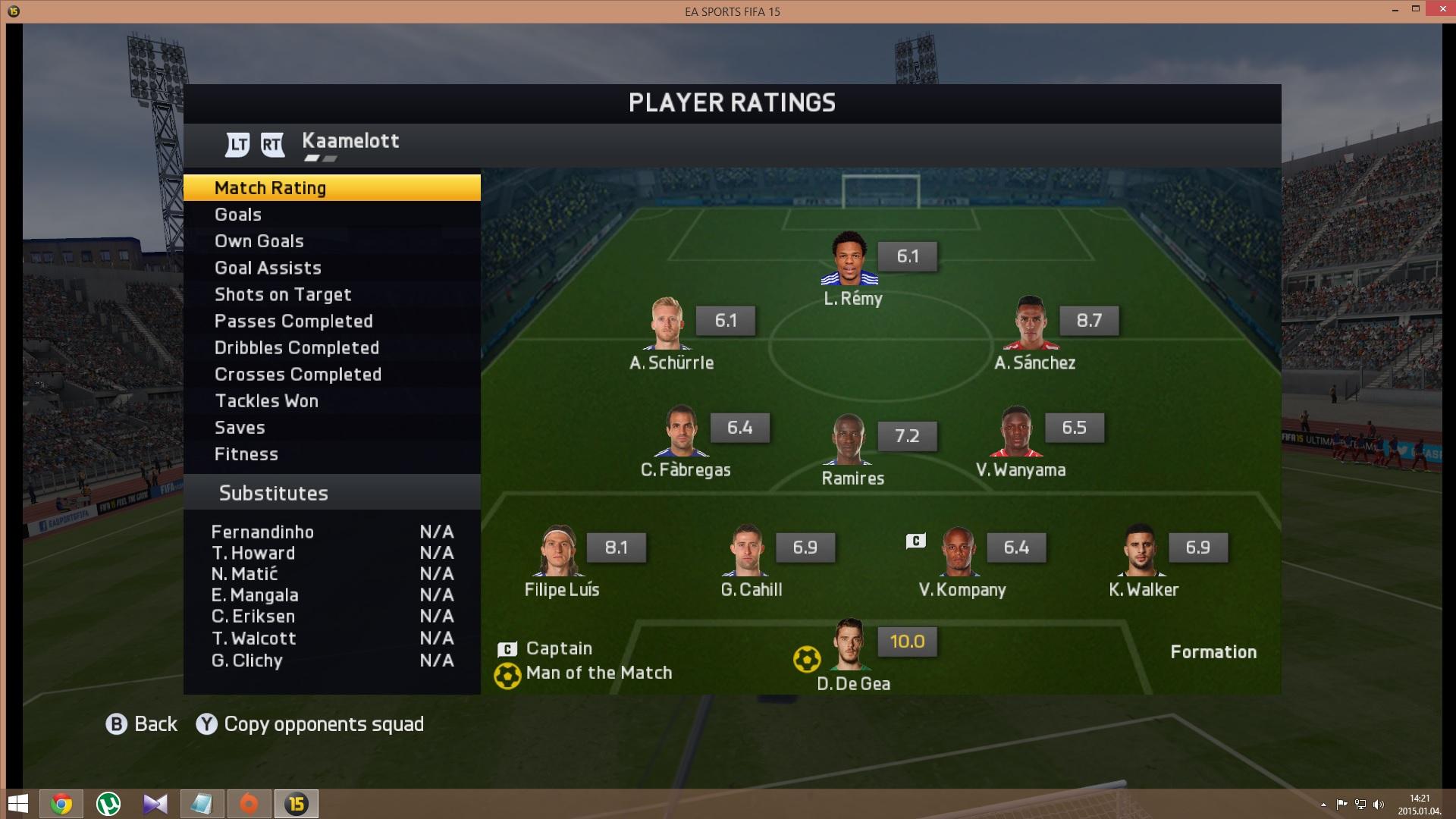Choose the Goals stat entry
The height and width of the screenshot is (819, 1456).
(331, 215)
